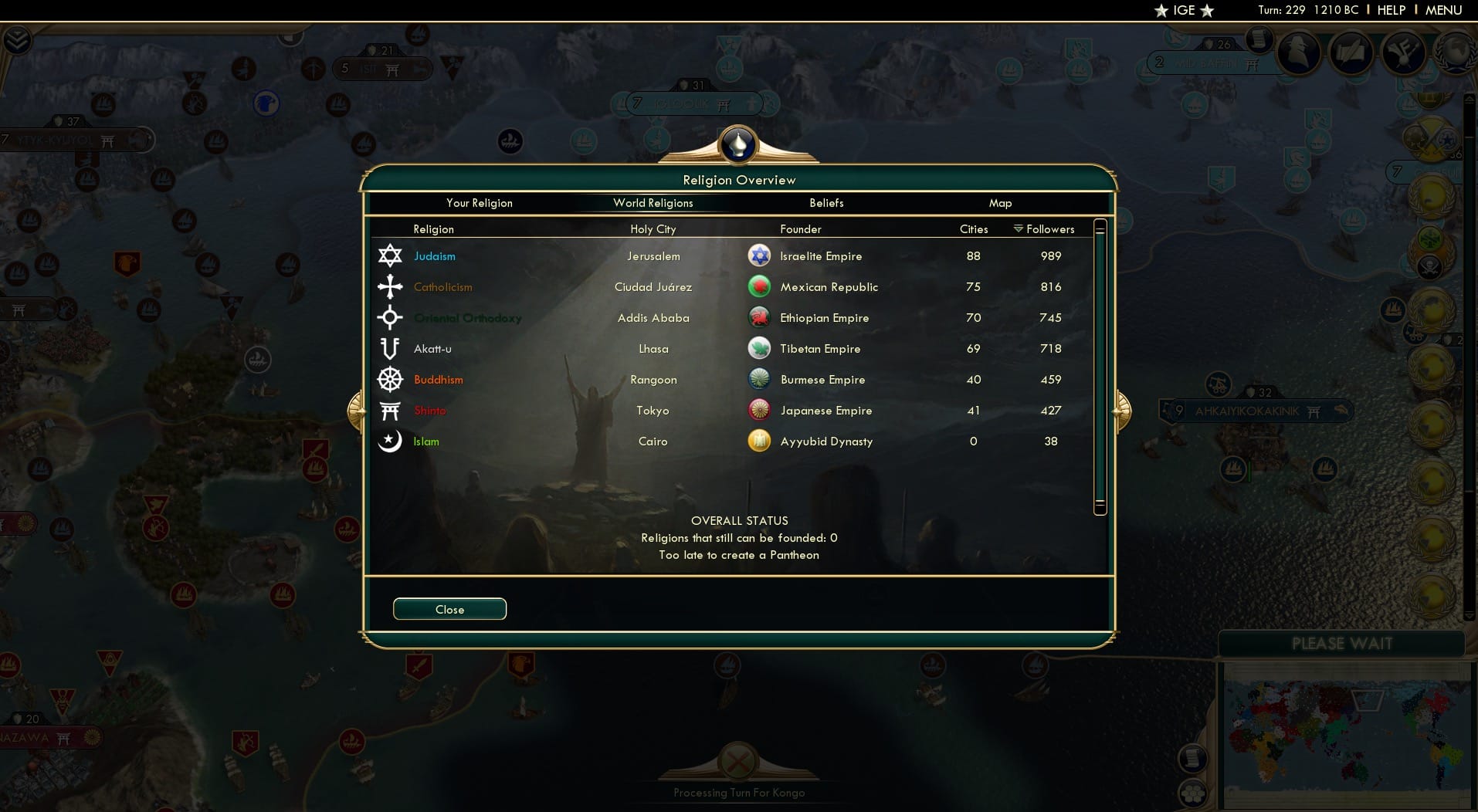The width and height of the screenshot is (1478, 812).
Task: Click the Shinto torii gate icon
Action: click(391, 410)
